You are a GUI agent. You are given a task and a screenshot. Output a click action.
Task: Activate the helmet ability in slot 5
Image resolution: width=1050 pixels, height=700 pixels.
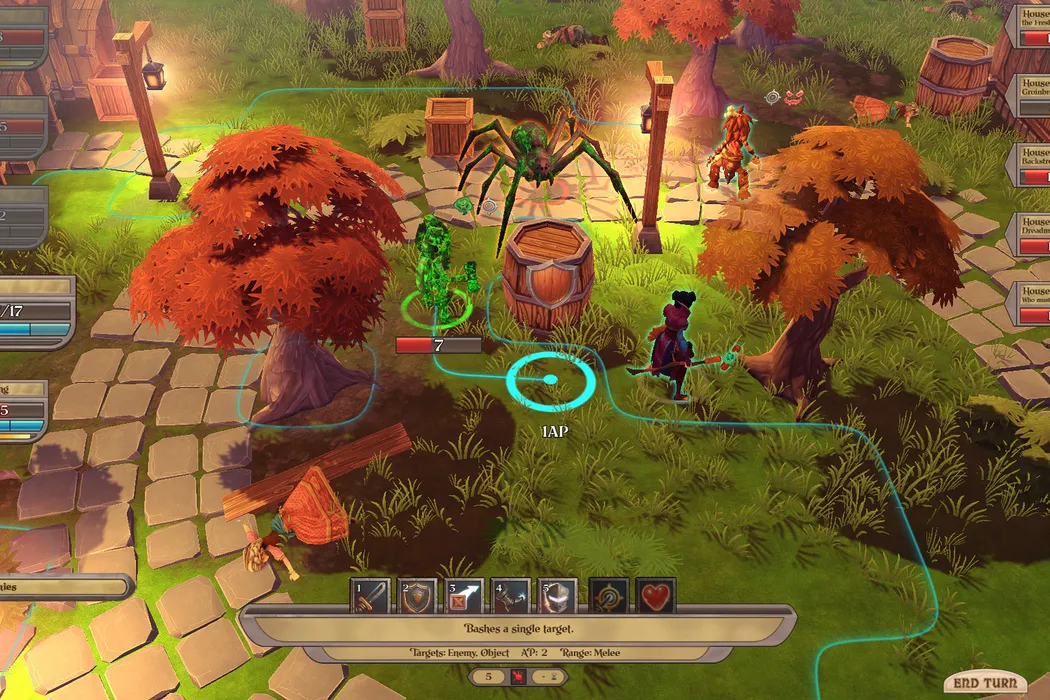pyautogui.click(x=559, y=596)
